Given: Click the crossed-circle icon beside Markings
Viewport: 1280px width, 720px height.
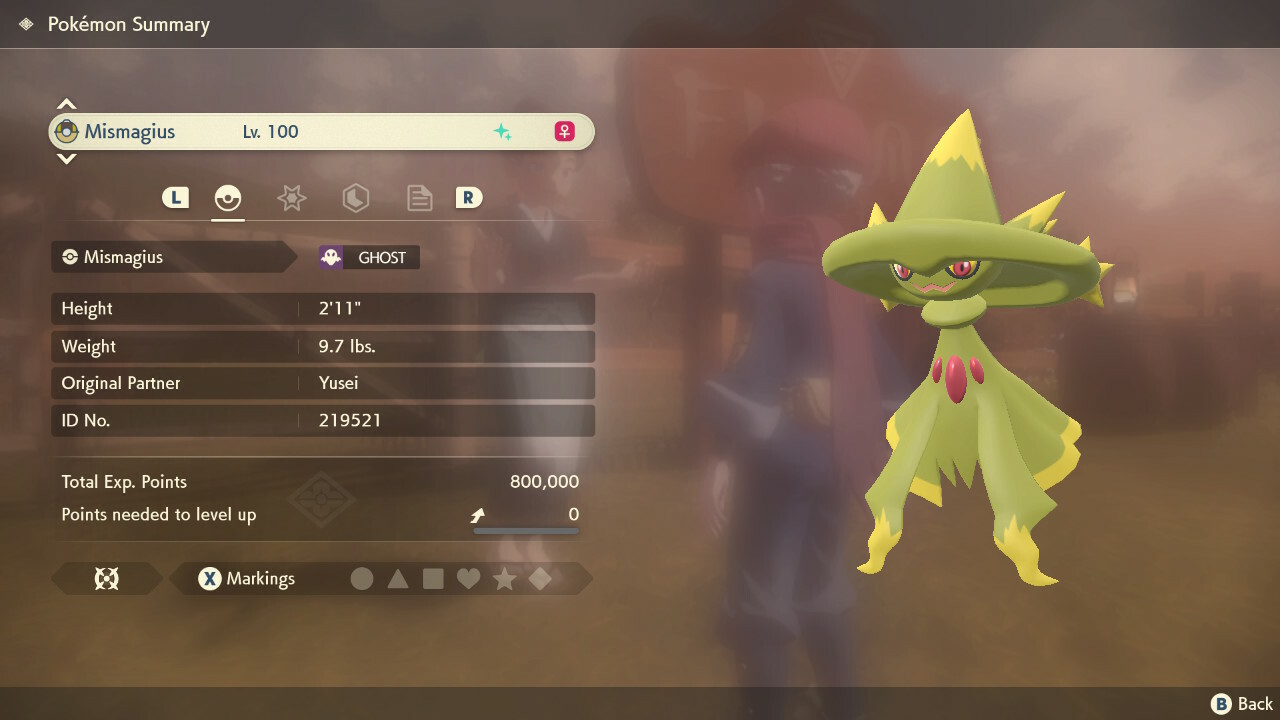Looking at the screenshot, I should (x=106, y=579).
